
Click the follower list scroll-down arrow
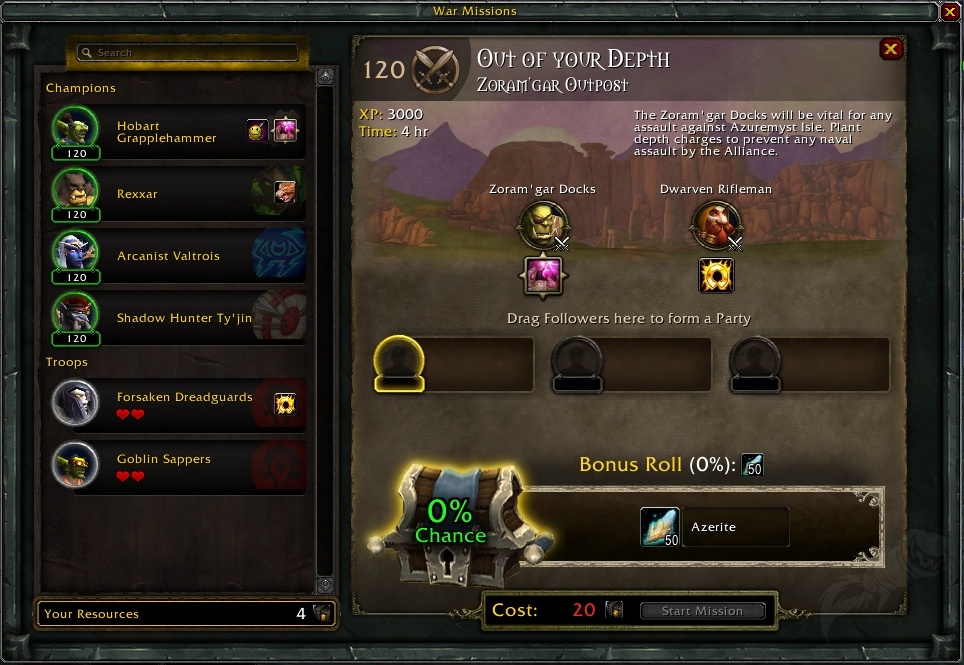coord(325,585)
